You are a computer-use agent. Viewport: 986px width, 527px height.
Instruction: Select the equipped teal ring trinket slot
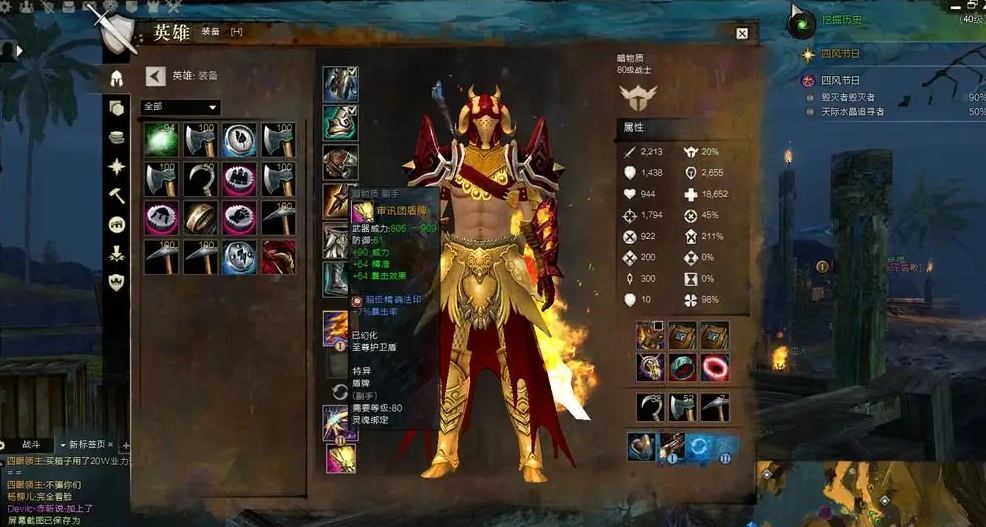click(x=683, y=367)
